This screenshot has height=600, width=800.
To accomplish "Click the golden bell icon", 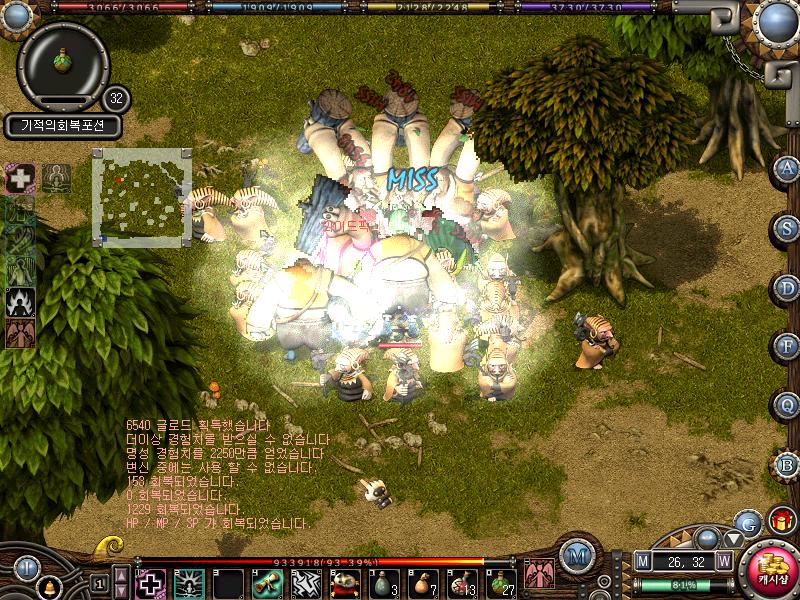I will pos(47,587).
